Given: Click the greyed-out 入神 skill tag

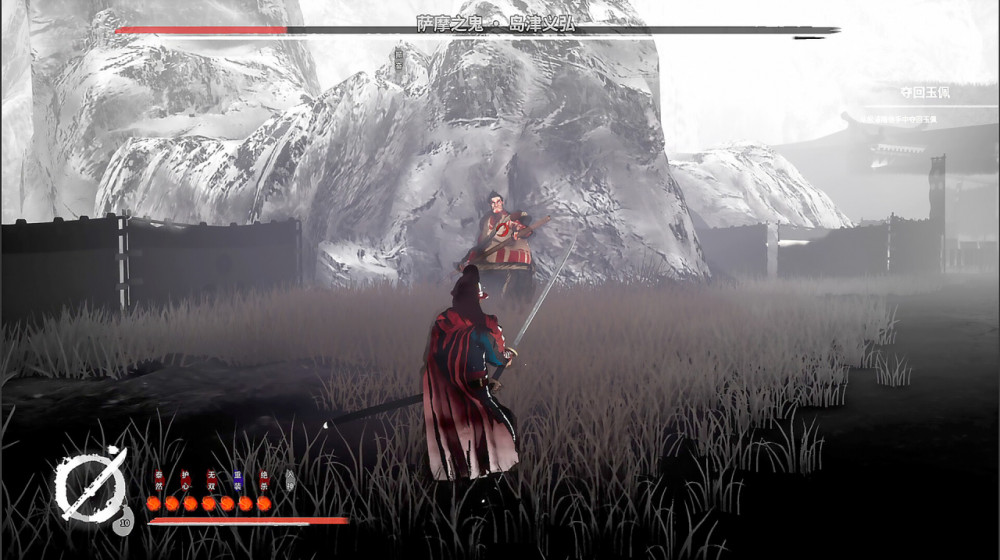Looking at the screenshot, I should pyautogui.click(x=290, y=479).
